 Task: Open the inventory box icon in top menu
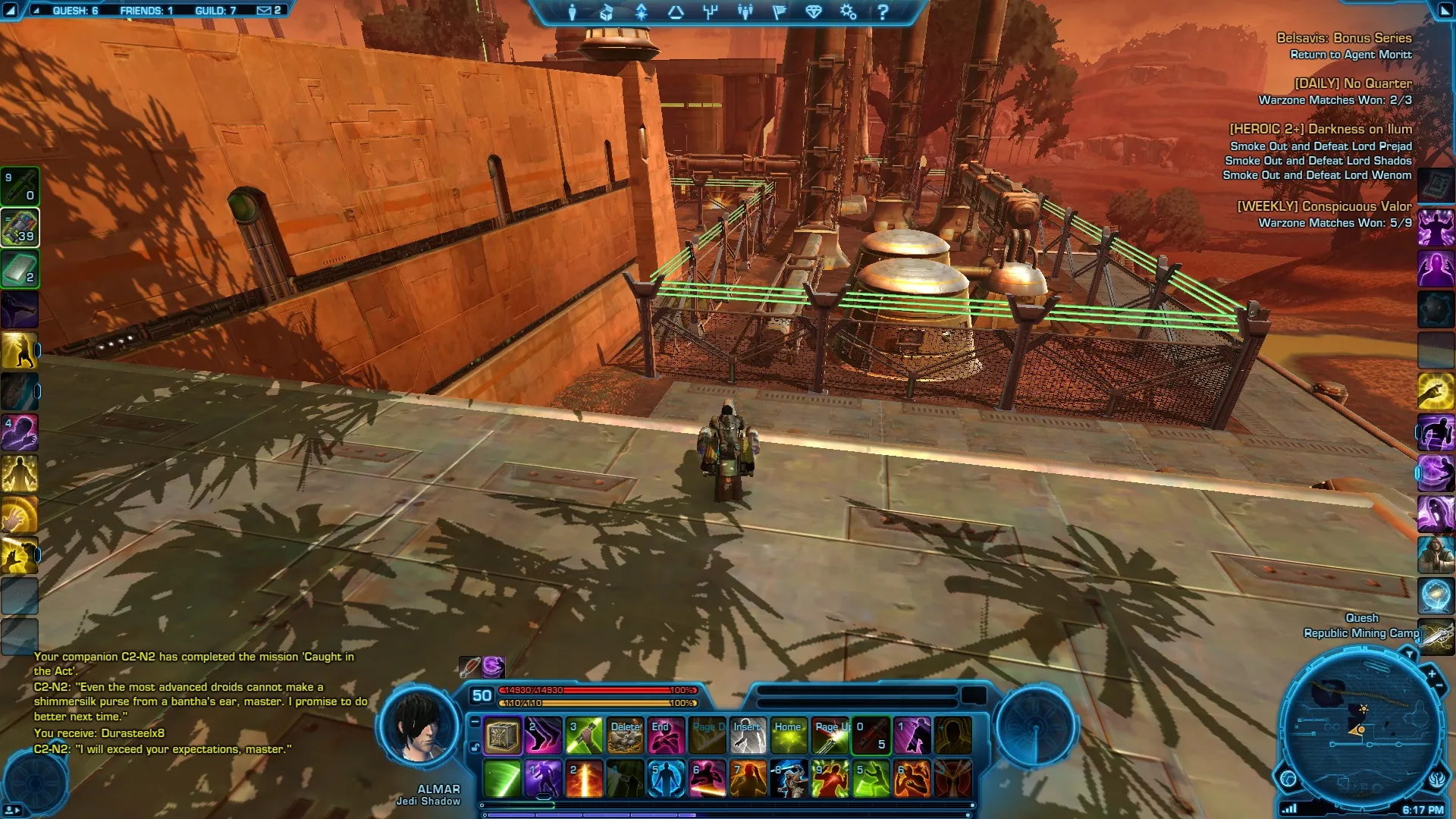tap(607, 12)
